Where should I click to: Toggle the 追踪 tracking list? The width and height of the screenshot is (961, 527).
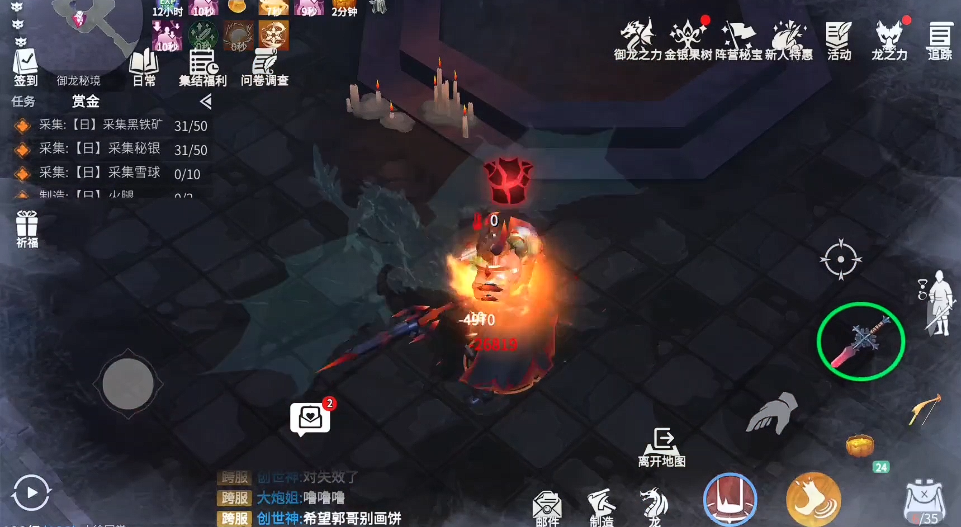click(x=939, y=40)
